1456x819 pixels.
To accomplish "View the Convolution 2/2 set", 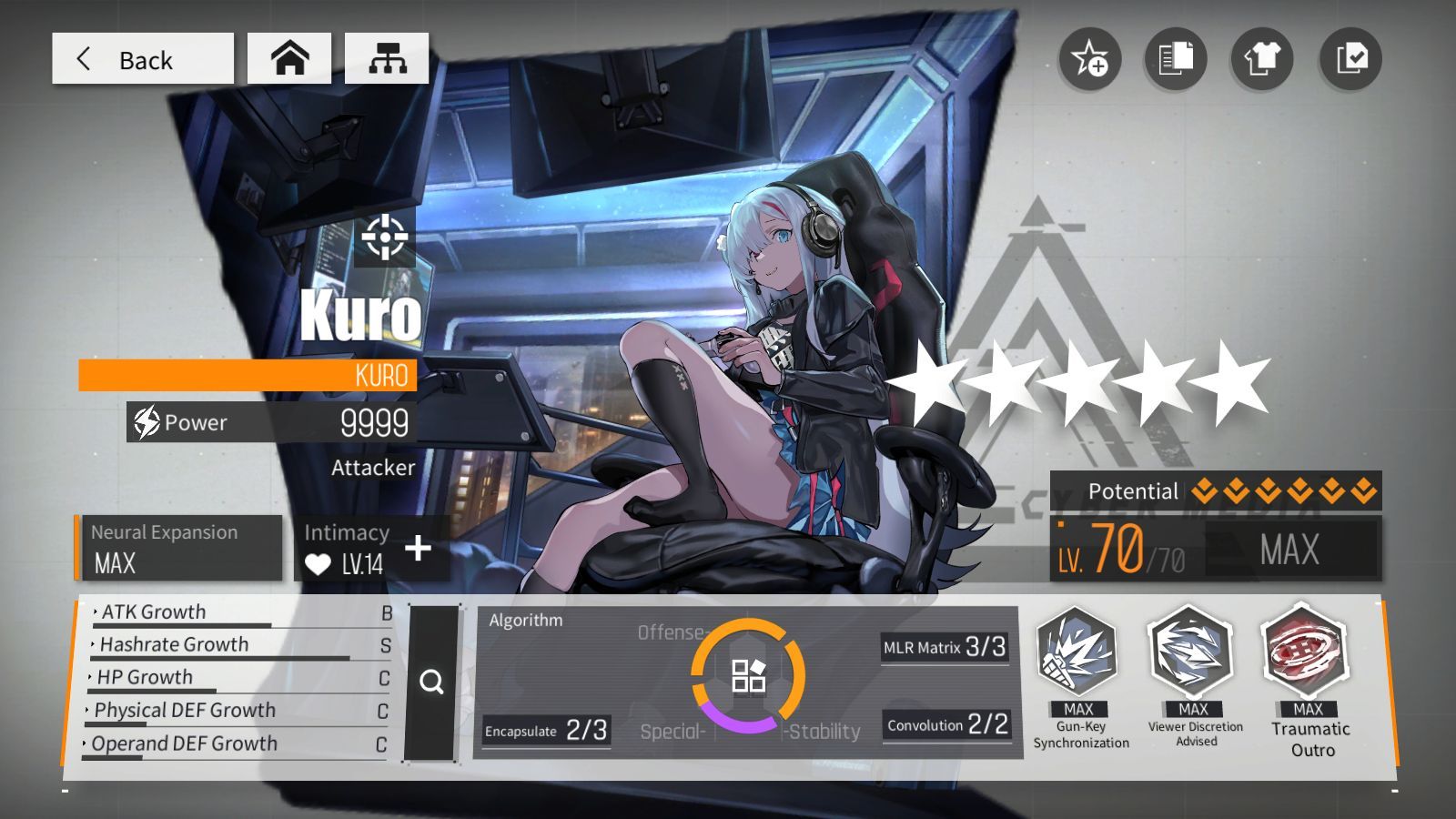I will 947,725.
